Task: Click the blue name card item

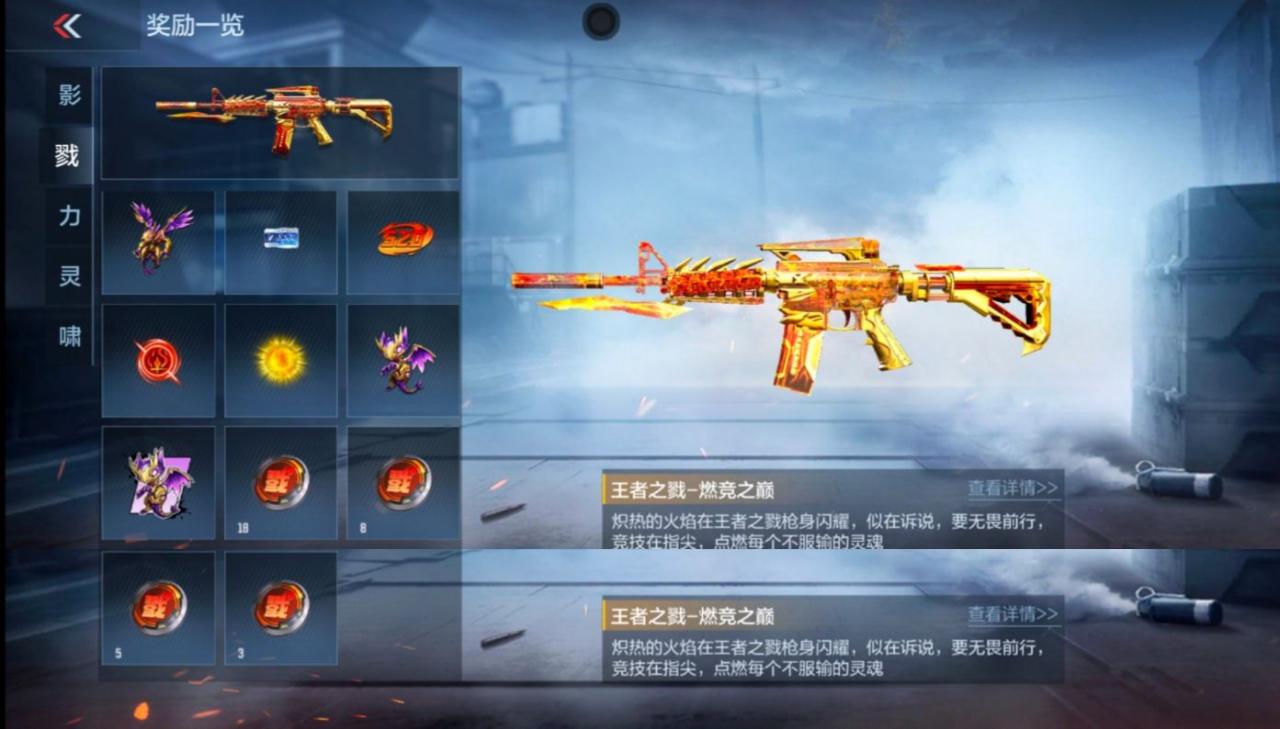Action: [280, 240]
